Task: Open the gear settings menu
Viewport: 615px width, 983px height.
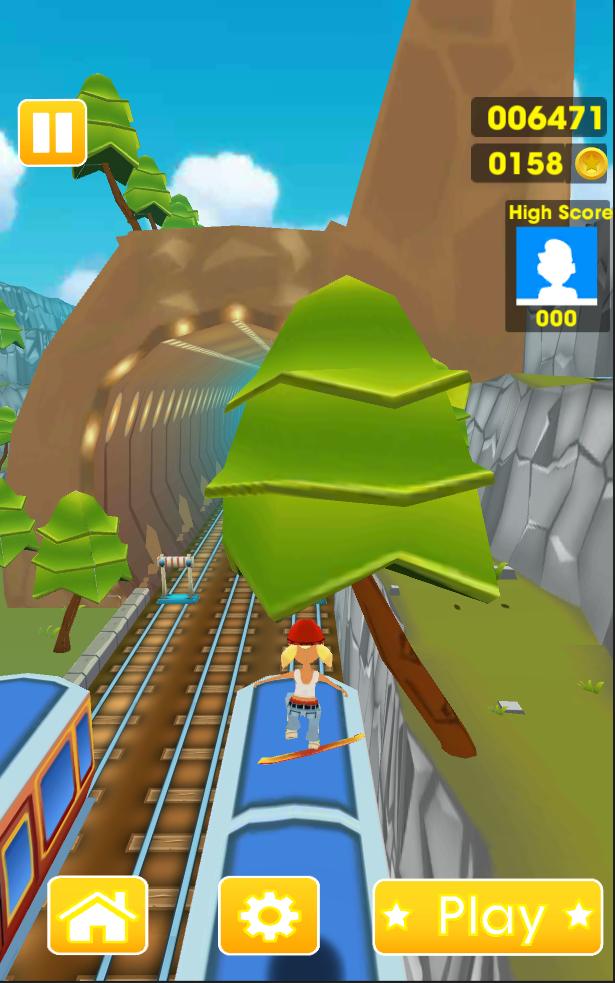Action: pos(269,915)
